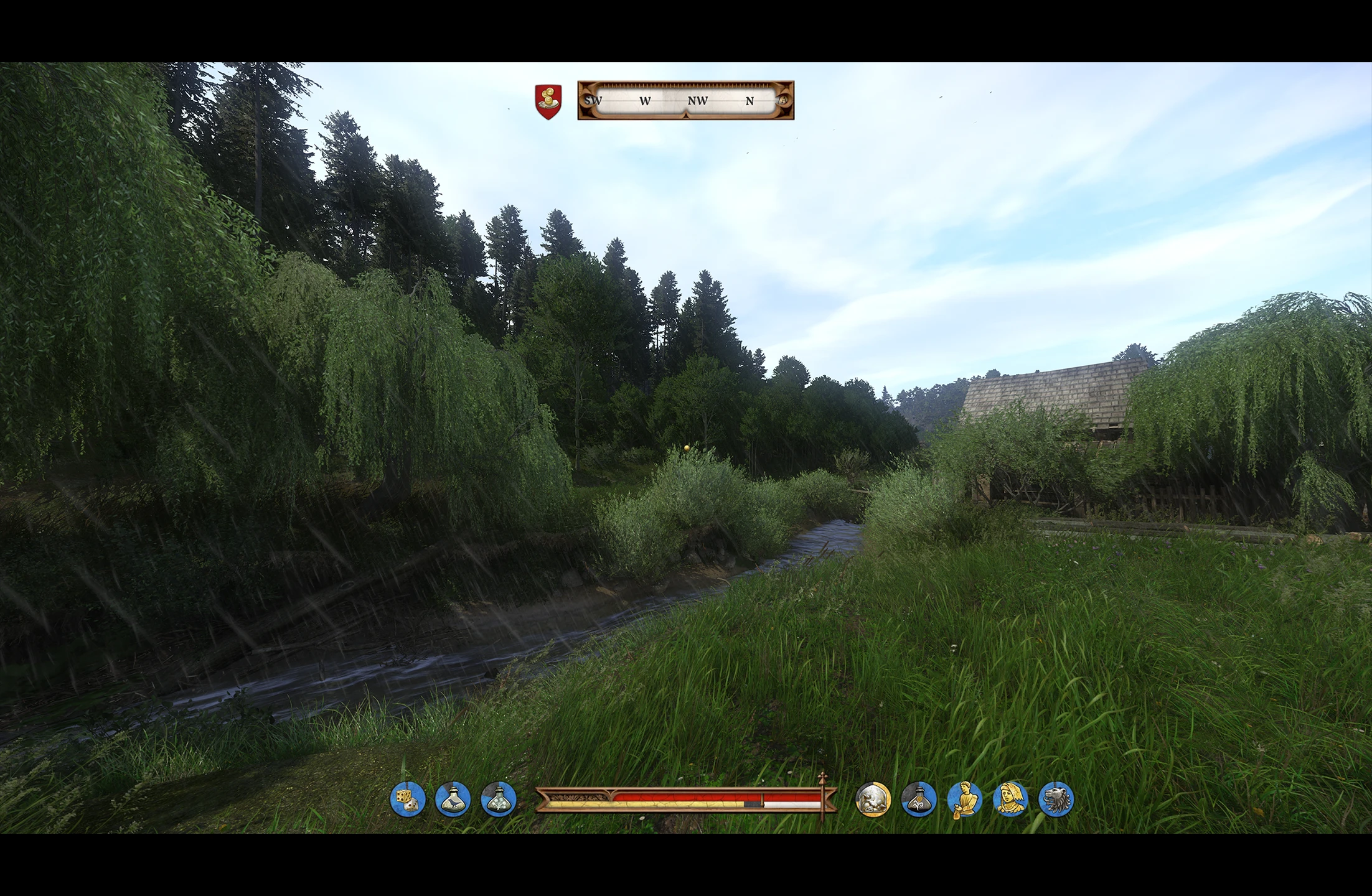
Task: Select the dark potion flask buff icon
Action: [918, 799]
